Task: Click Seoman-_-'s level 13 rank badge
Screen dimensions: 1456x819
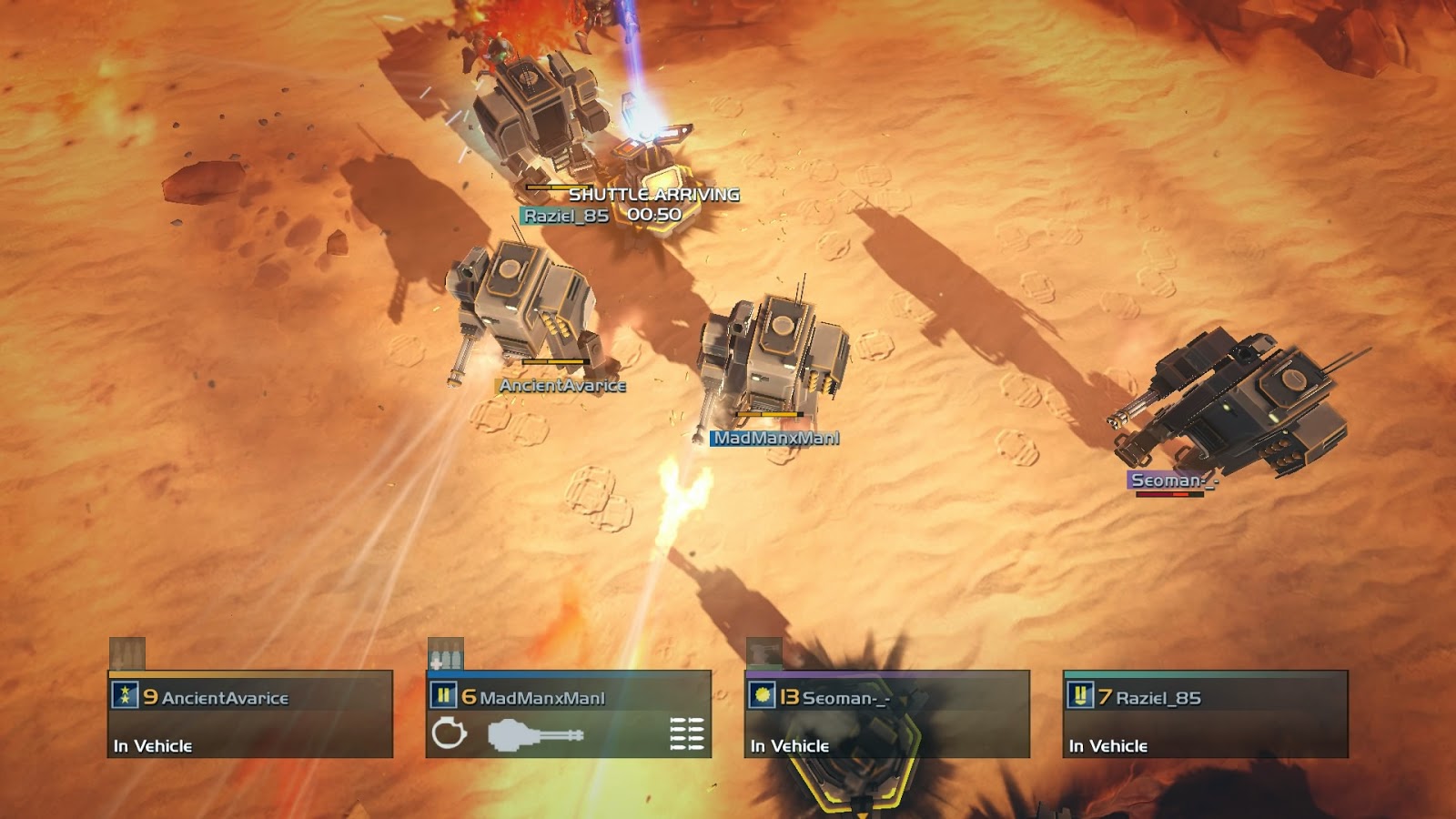Action: click(762, 696)
